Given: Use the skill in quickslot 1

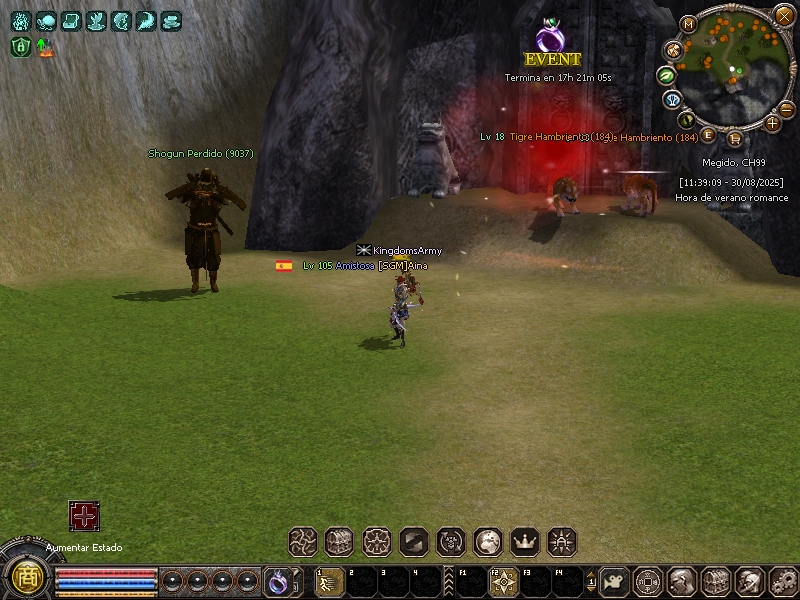Looking at the screenshot, I should click(x=330, y=581).
